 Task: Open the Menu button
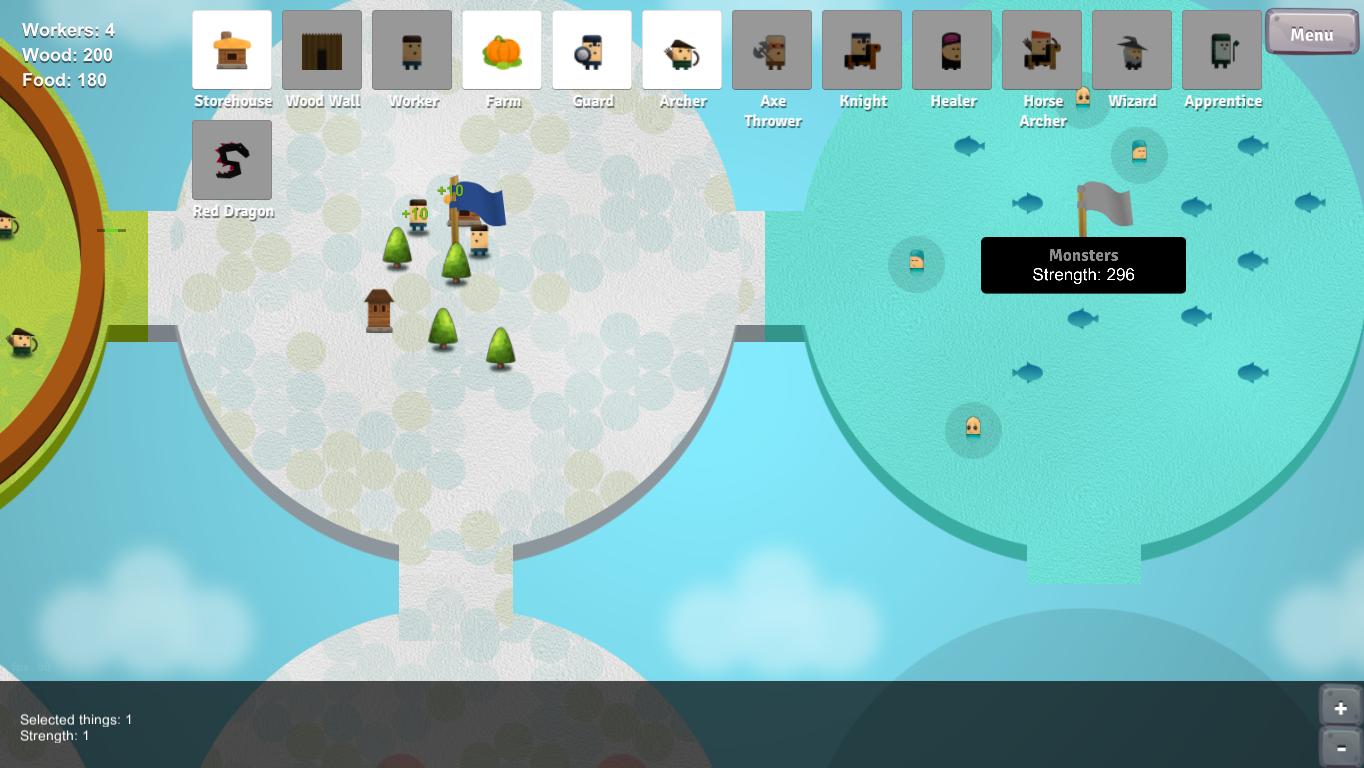pyautogui.click(x=1311, y=33)
